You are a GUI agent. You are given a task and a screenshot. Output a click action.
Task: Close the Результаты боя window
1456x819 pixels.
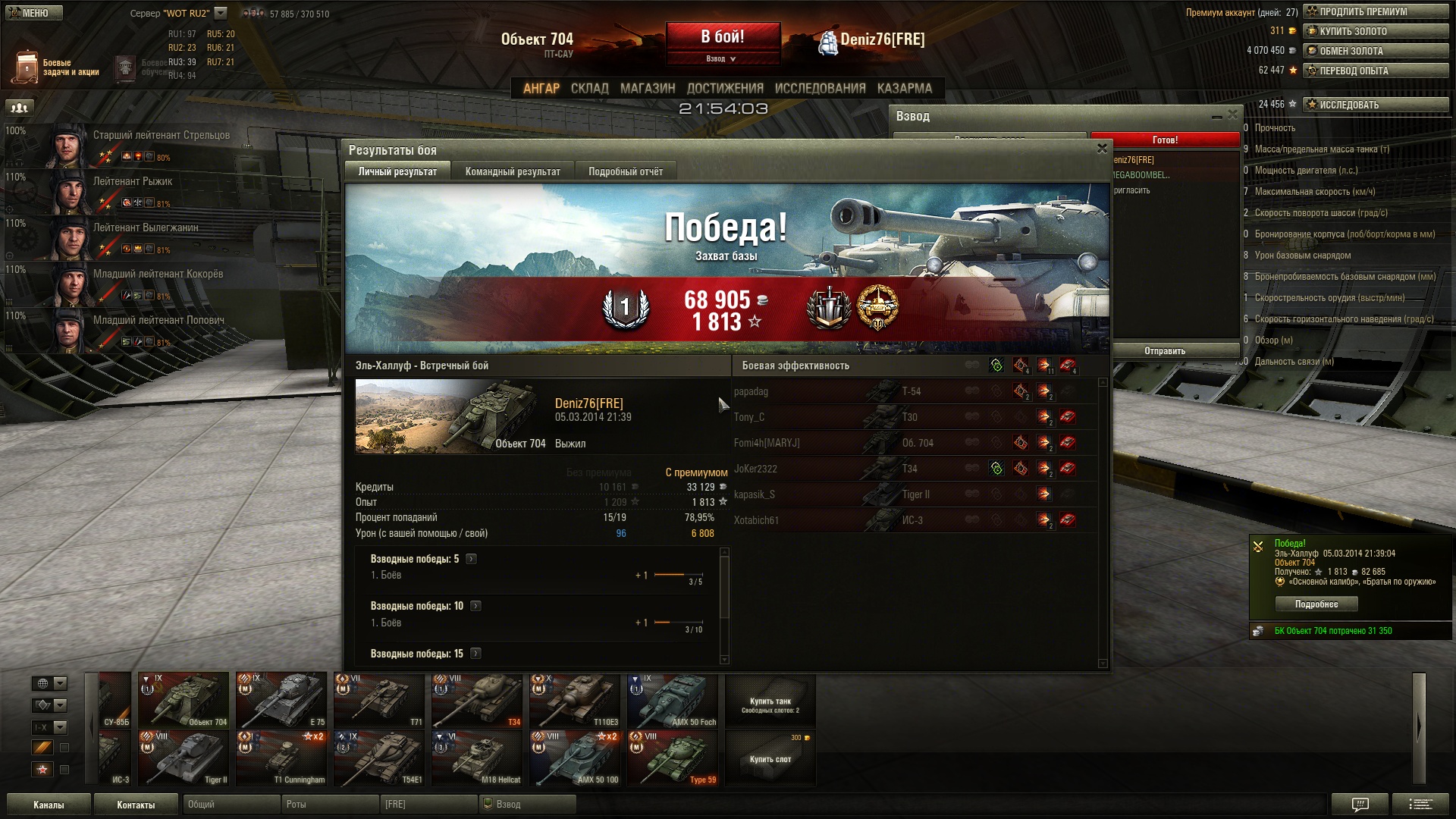coord(1102,149)
